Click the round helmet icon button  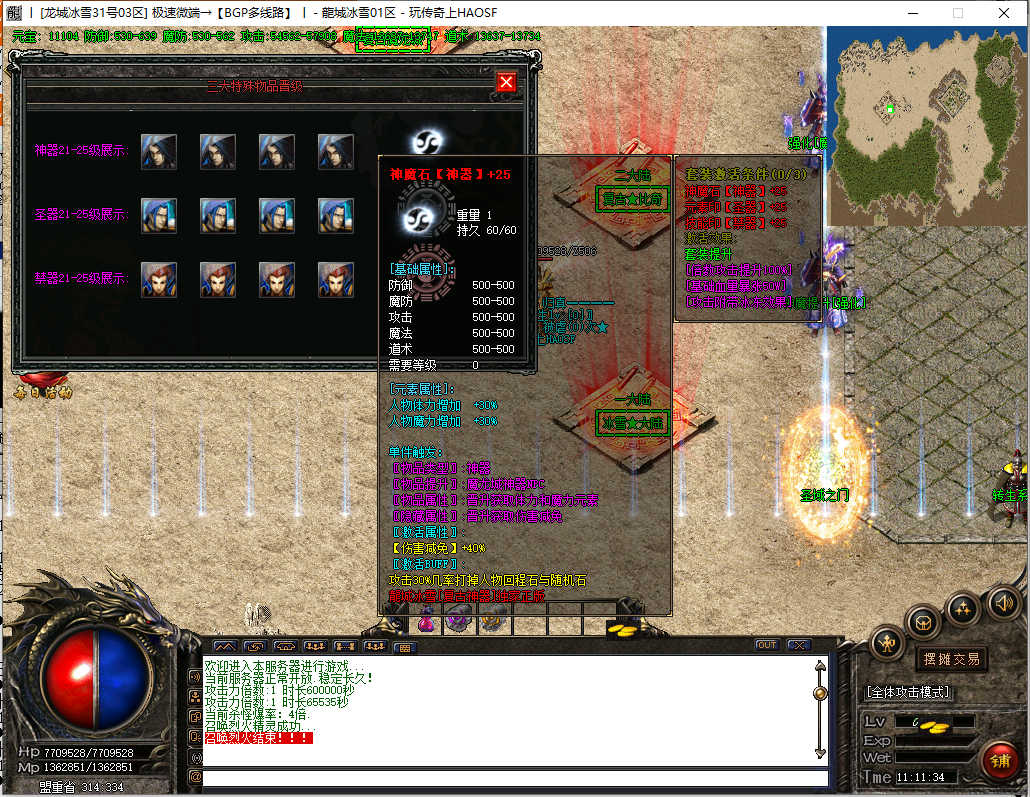click(923, 622)
